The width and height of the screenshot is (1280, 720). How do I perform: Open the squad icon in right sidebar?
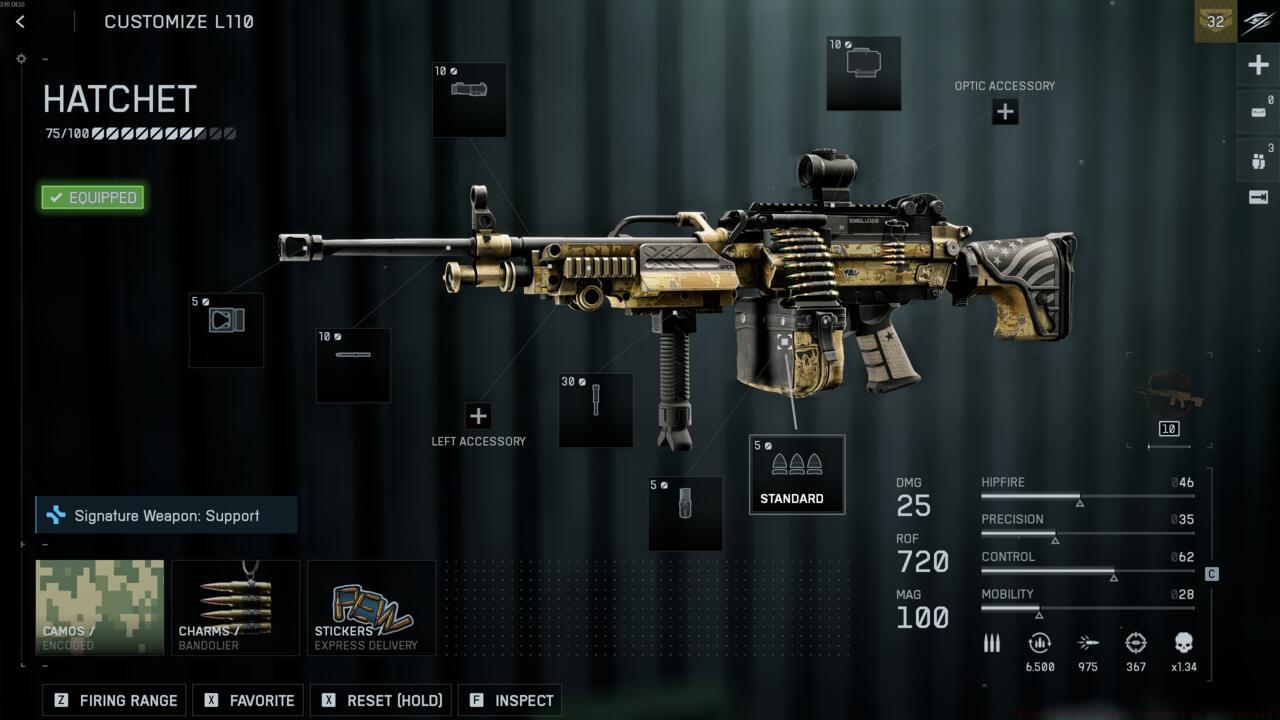[1258, 159]
